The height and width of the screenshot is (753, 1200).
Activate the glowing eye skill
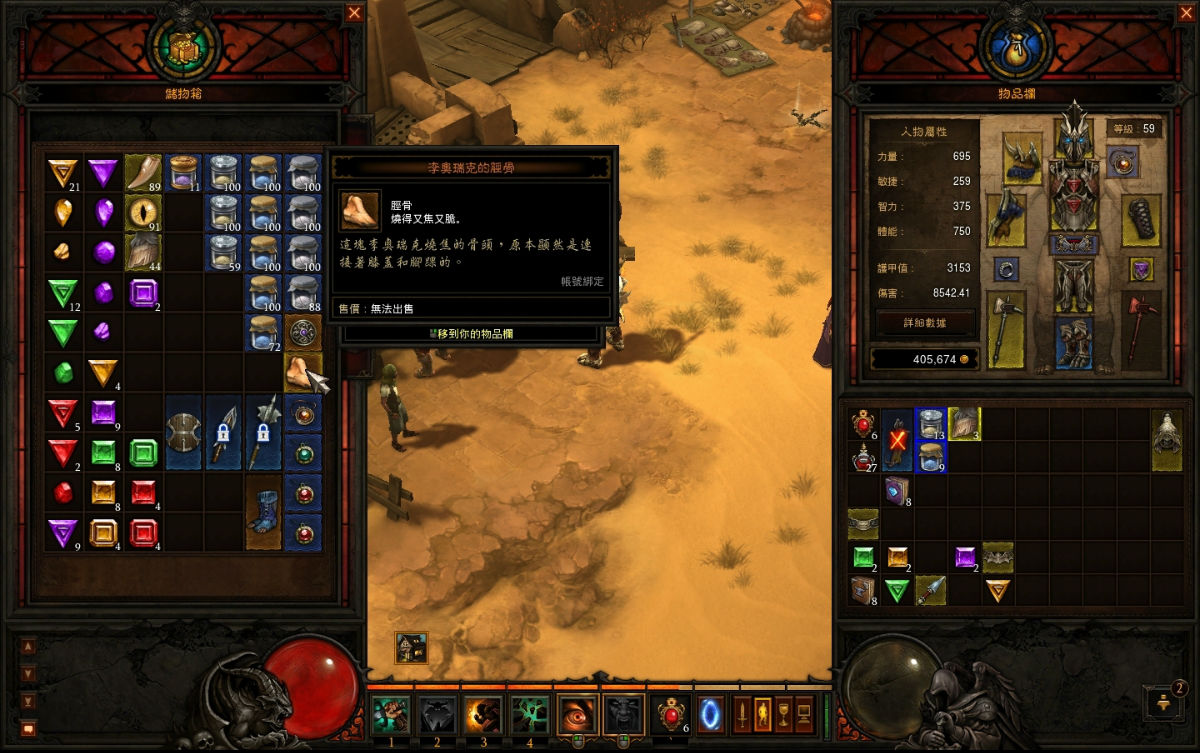576,714
